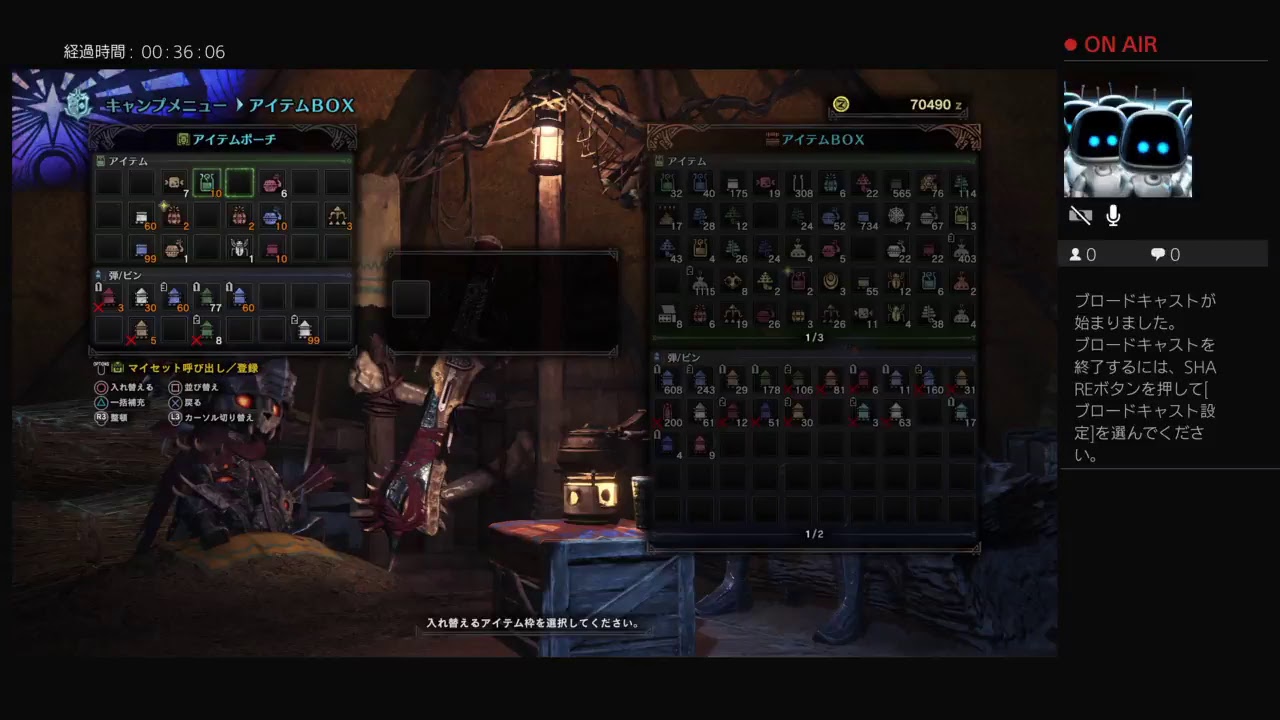Select the white beetle item in pouch
Image resolution: width=1280 pixels, height=720 pixels.
tap(239, 247)
